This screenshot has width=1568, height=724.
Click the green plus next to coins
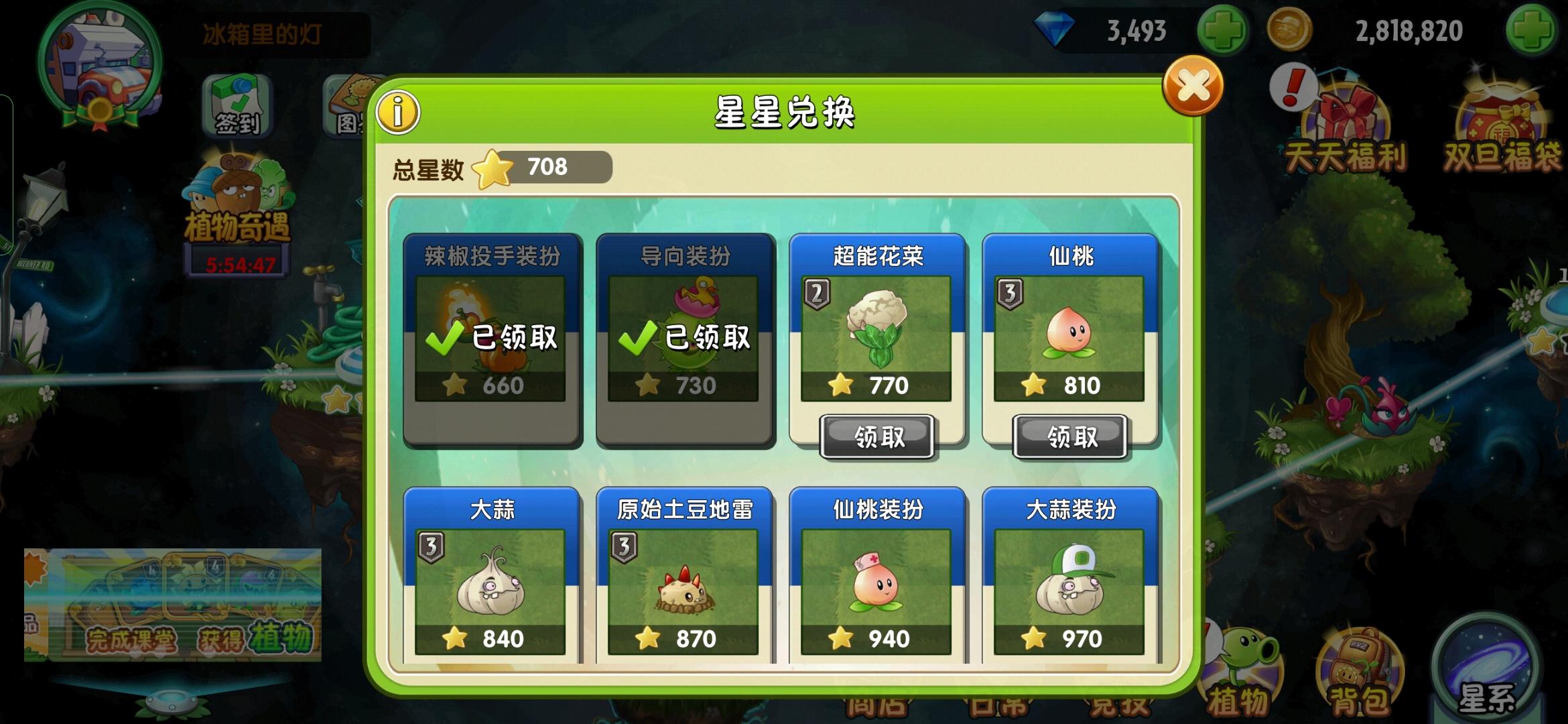(1541, 29)
